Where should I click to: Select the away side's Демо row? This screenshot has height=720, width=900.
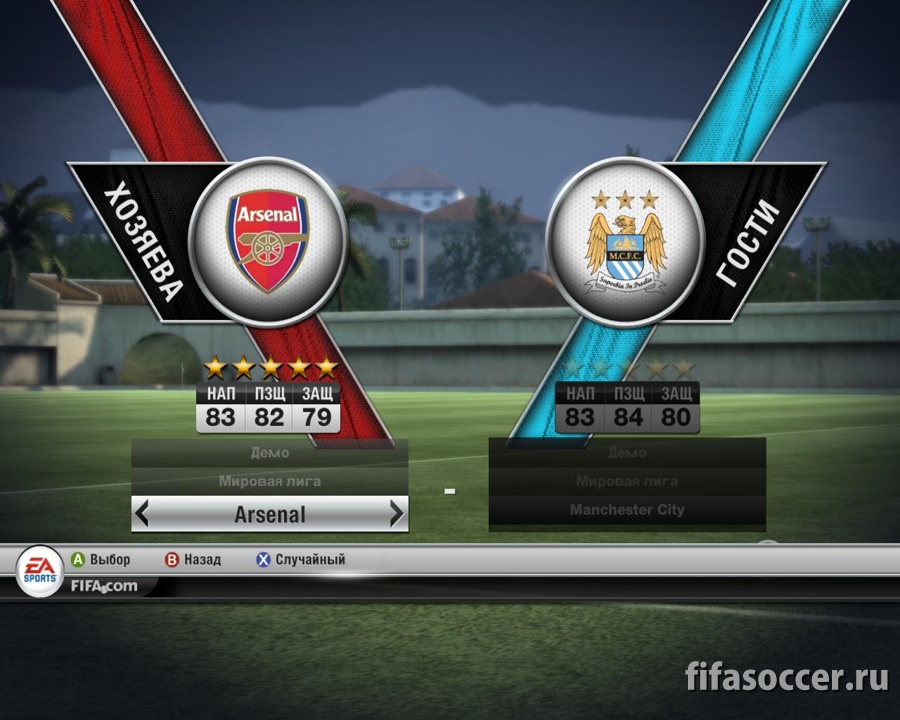coord(627,453)
